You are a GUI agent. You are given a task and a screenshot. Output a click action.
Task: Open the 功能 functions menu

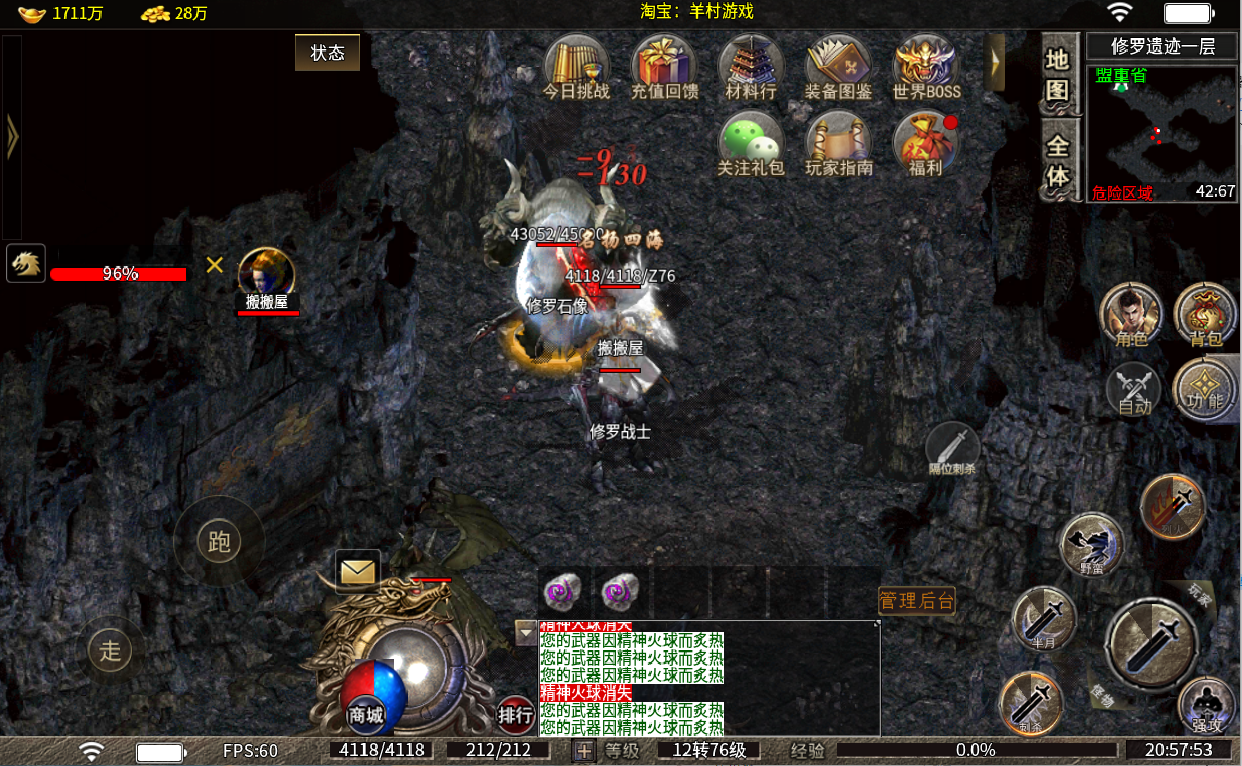[1204, 389]
